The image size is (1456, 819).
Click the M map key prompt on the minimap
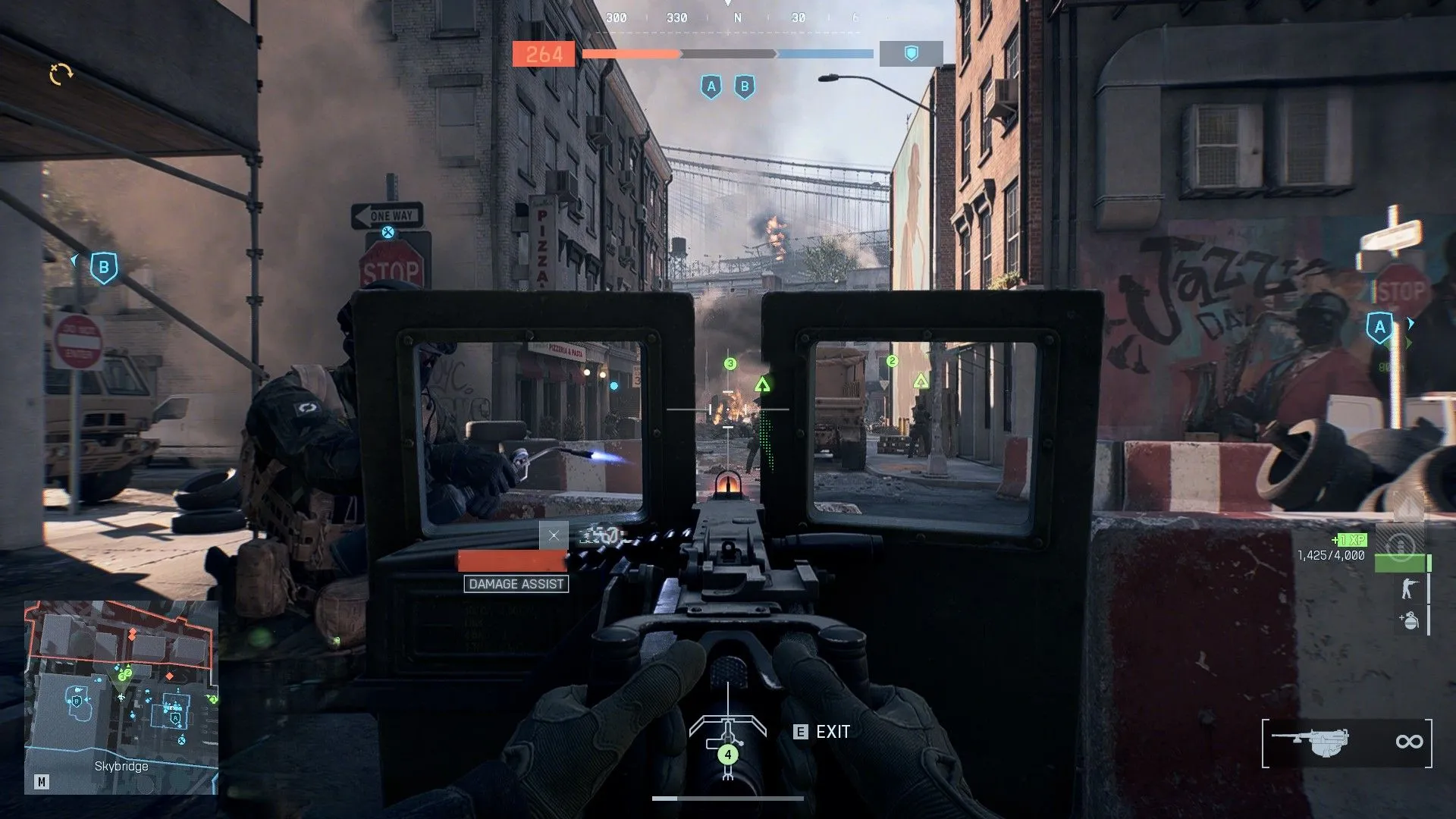[42, 783]
